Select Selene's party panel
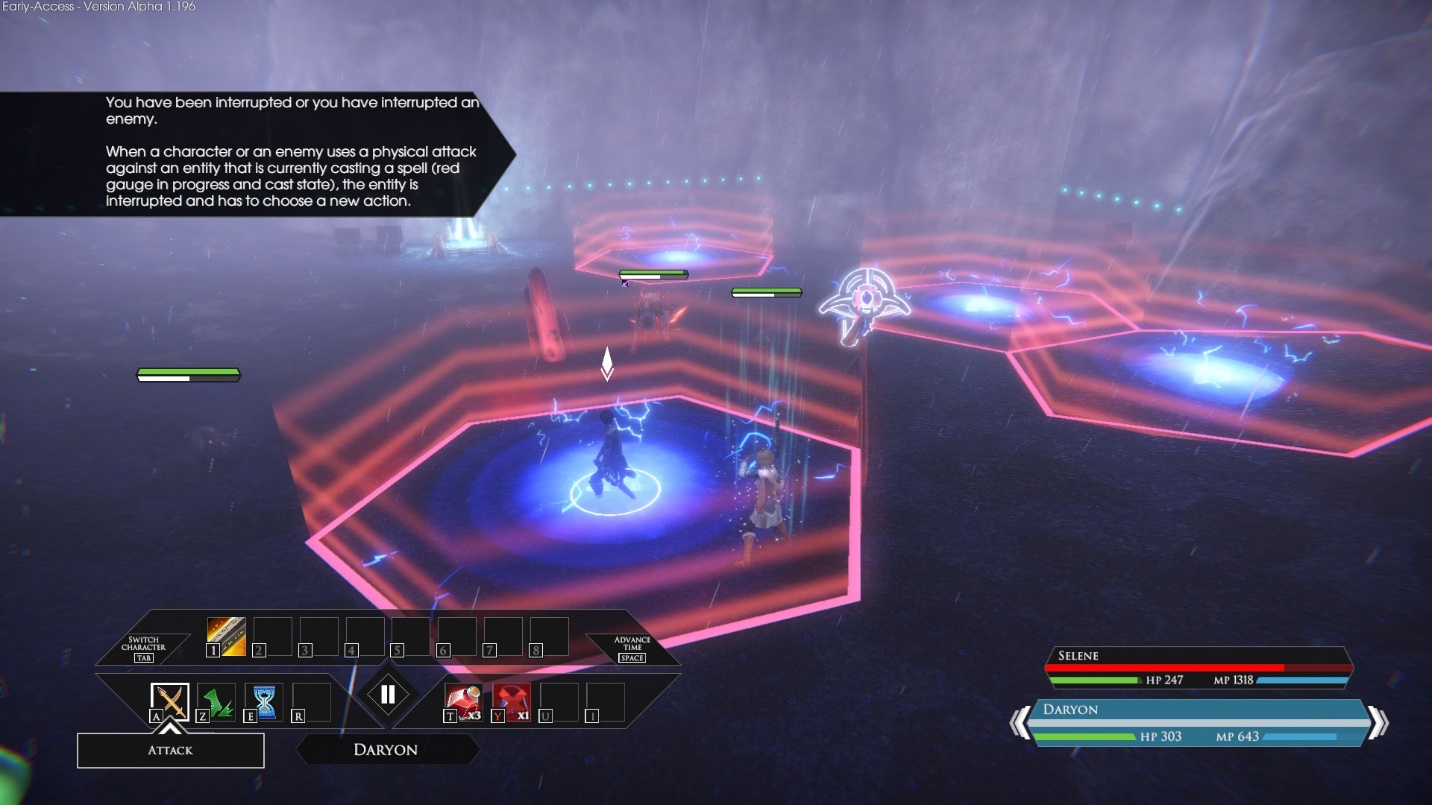The width and height of the screenshot is (1432, 805). pyautogui.click(x=1198, y=667)
